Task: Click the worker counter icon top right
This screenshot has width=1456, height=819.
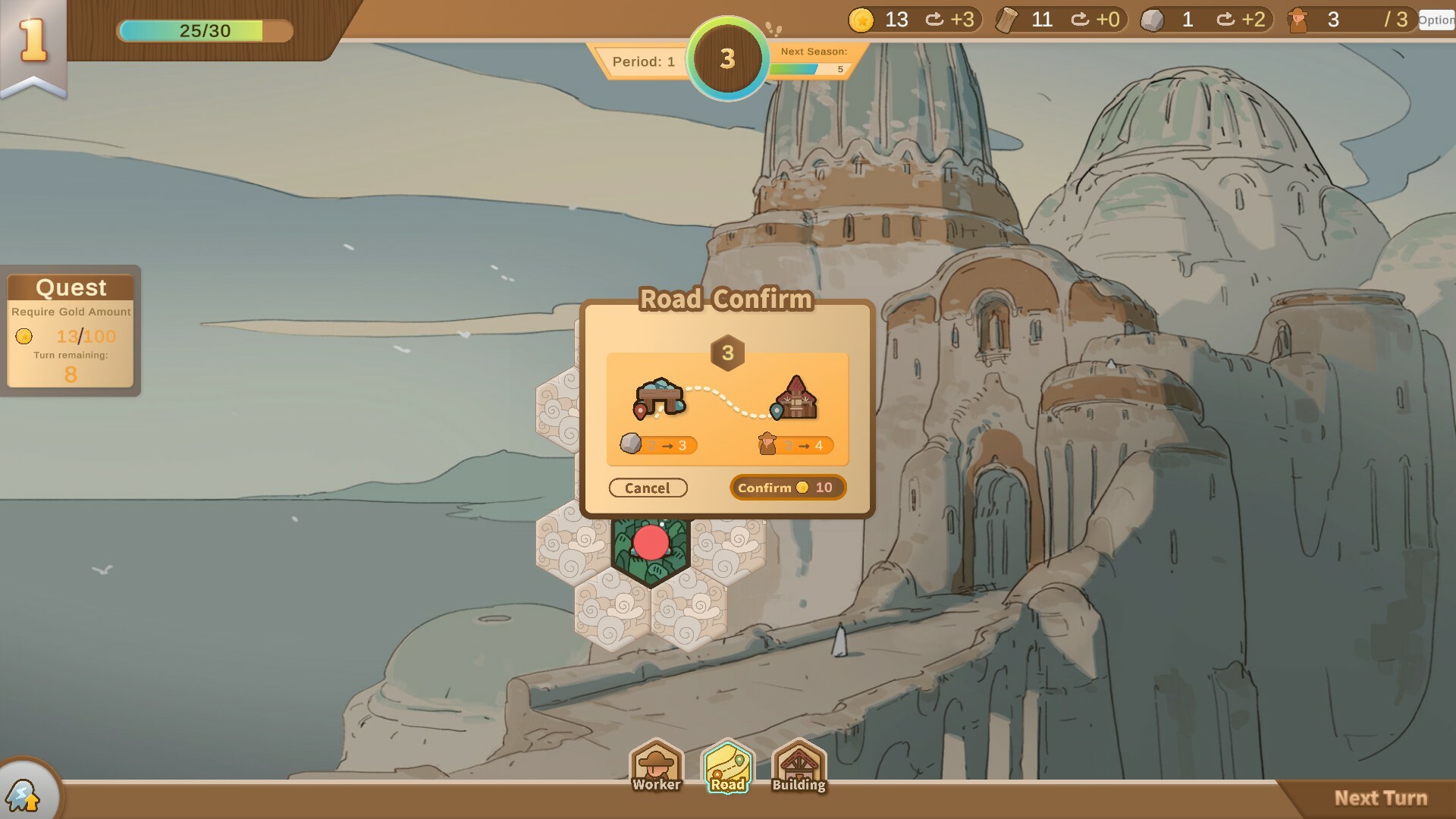Action: pos(1300,20)
